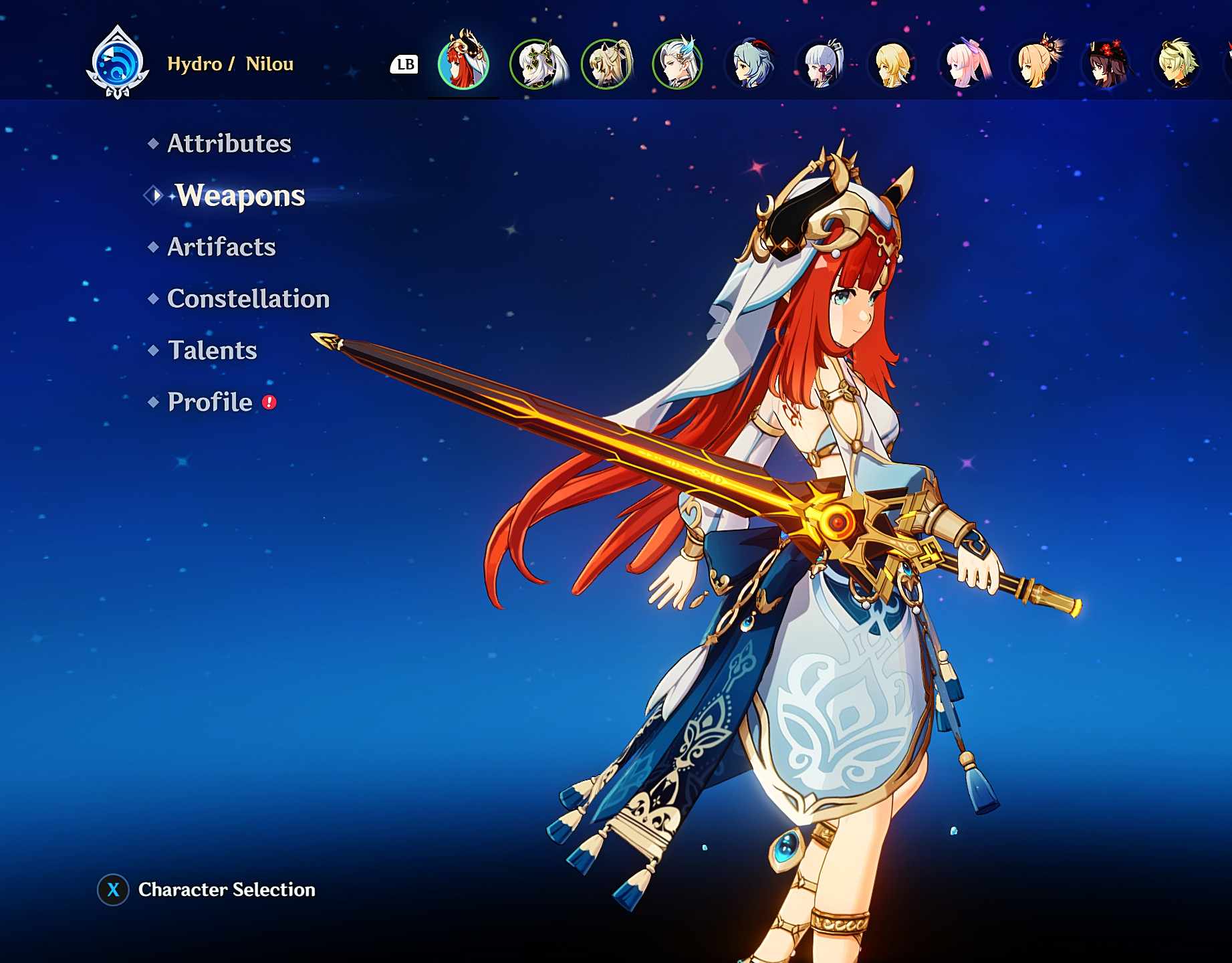Screen dimensions: 1232x963
Task: View the Constellation section
Action: 248,299
